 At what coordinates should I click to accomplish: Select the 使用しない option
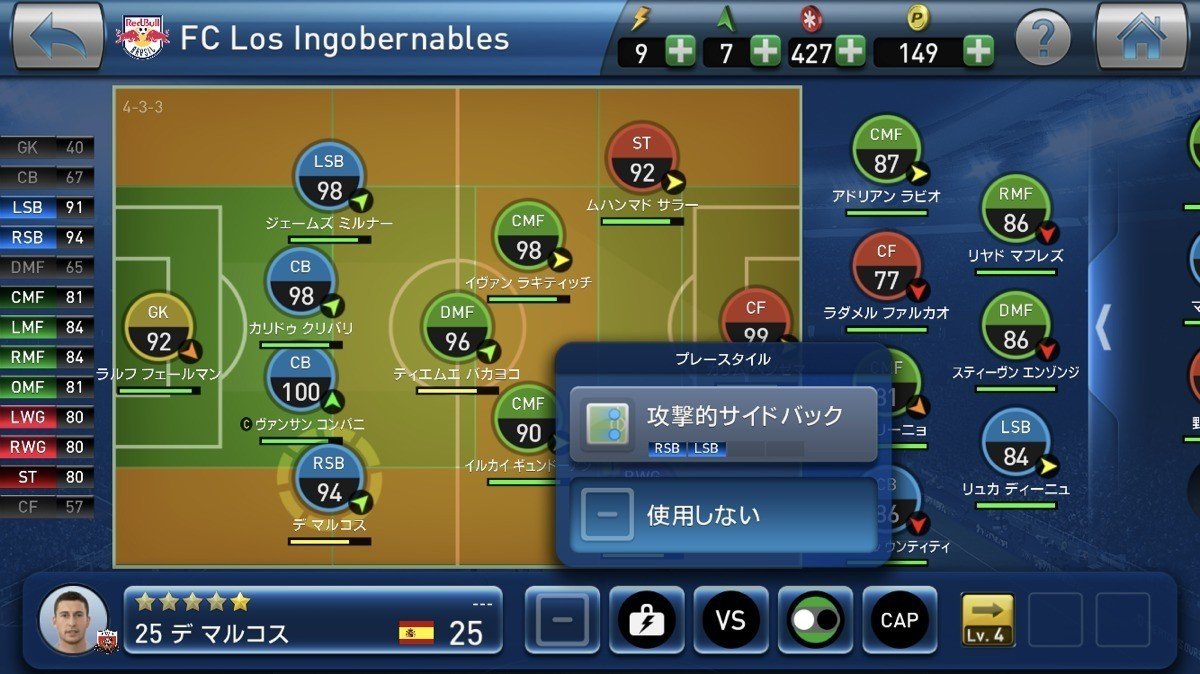(x=723, y=515)
